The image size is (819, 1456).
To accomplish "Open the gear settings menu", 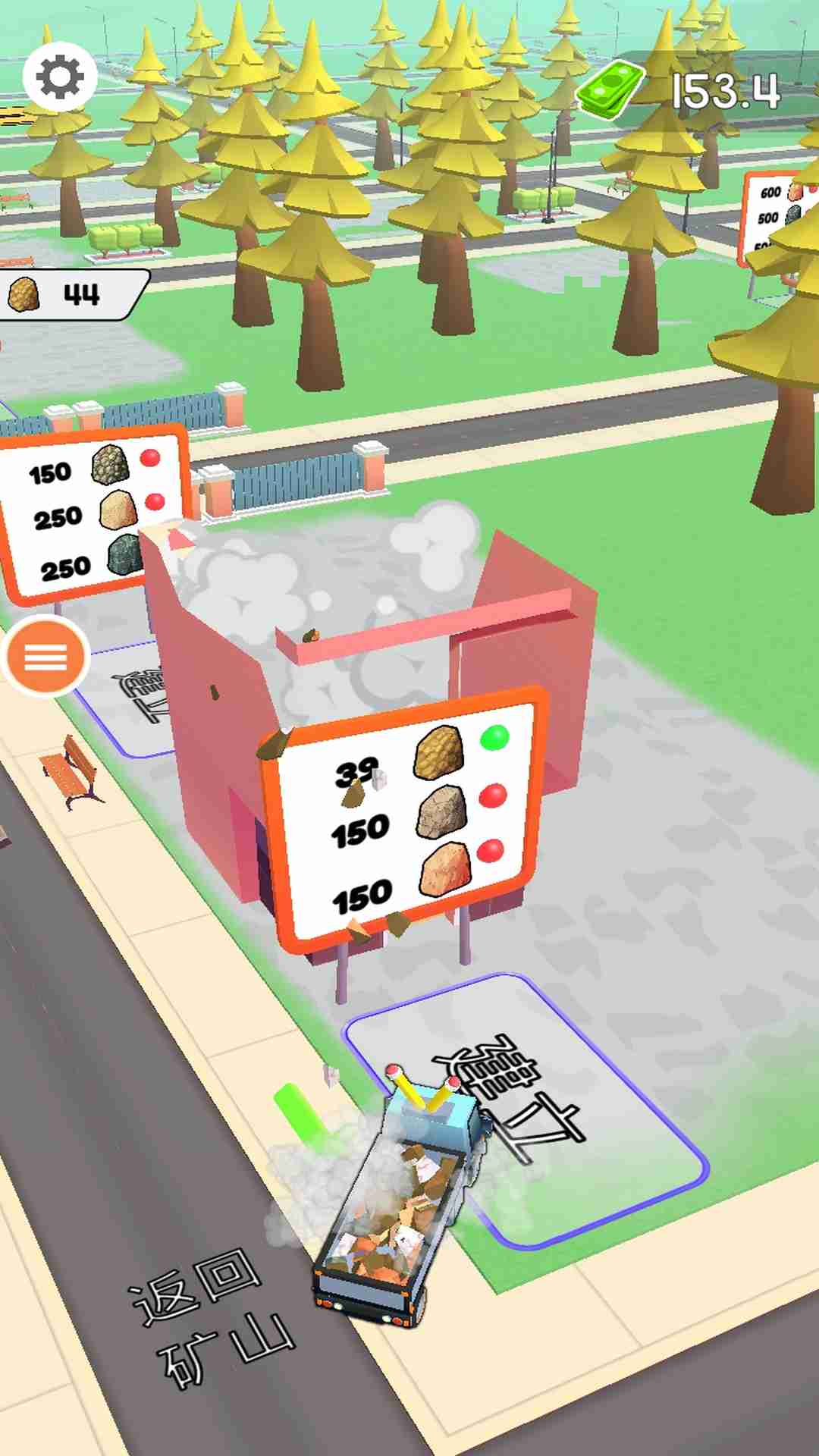I will 60,77.
